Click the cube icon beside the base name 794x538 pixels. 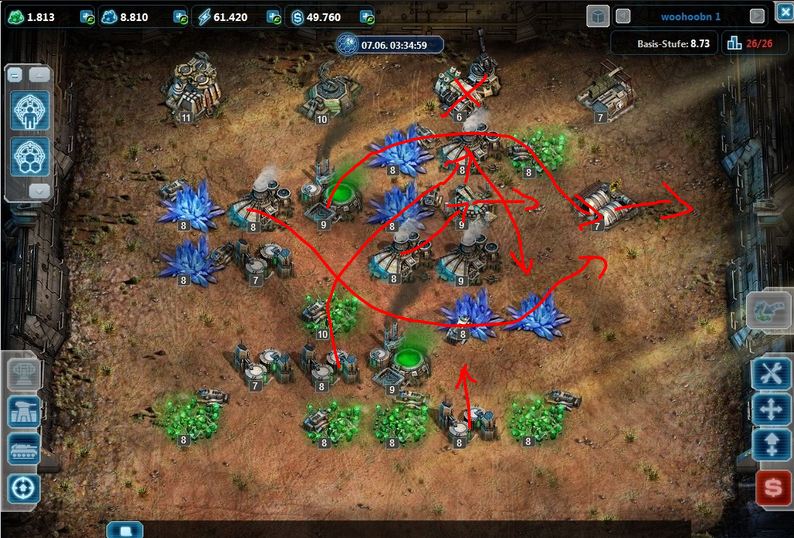(597, 16)
